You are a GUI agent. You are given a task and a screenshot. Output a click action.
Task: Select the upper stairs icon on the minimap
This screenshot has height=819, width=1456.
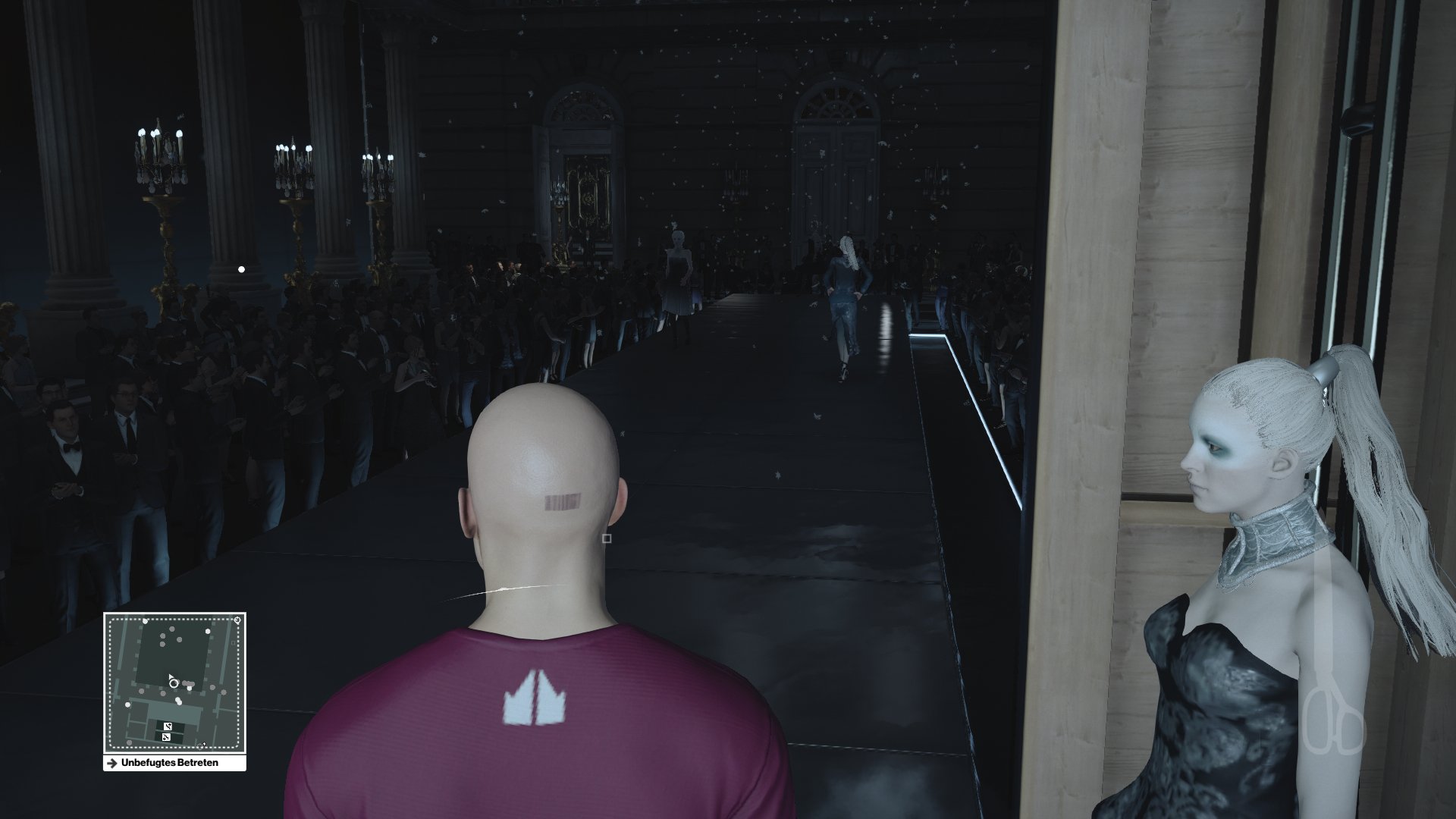pos(167,726)
